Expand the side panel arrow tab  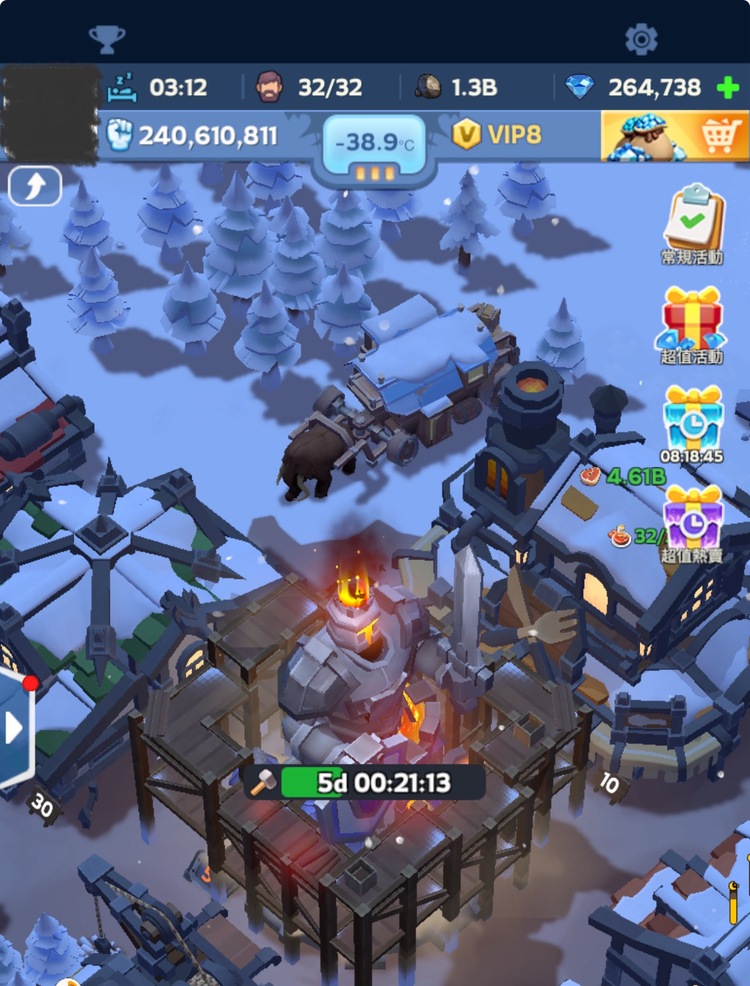(15, 728)
